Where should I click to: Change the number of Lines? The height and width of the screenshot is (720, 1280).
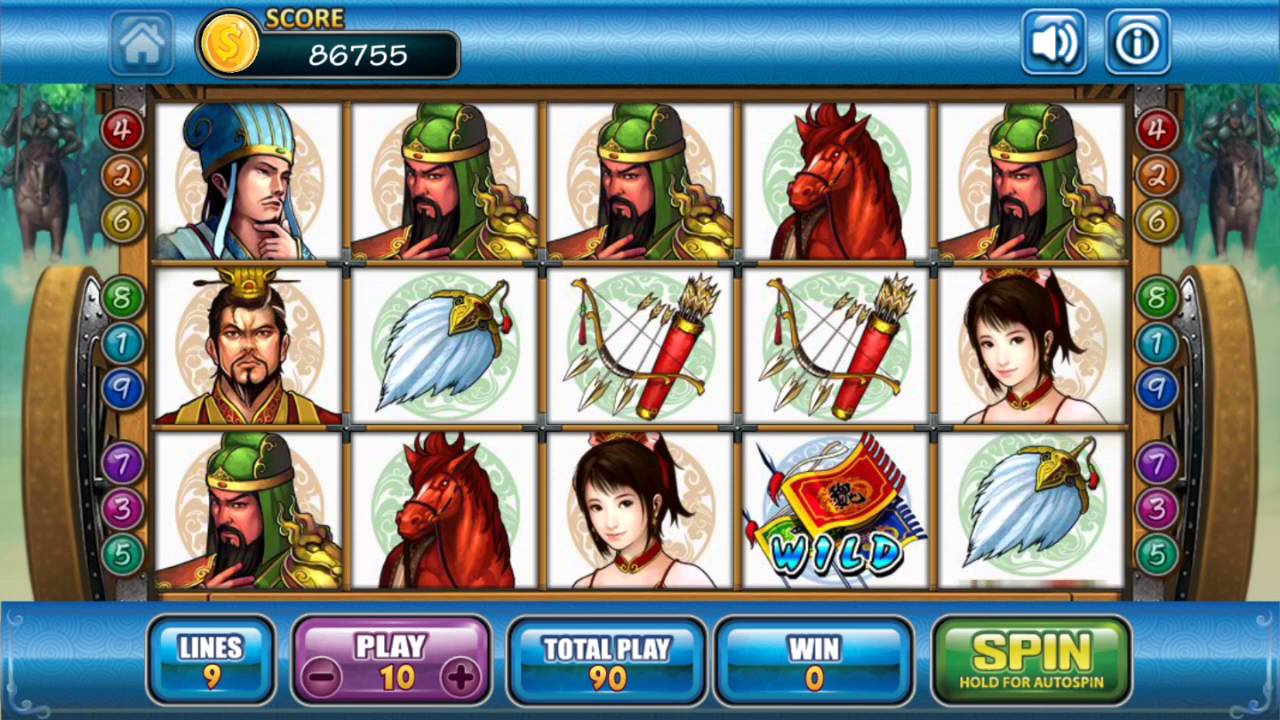click(211, 661)
